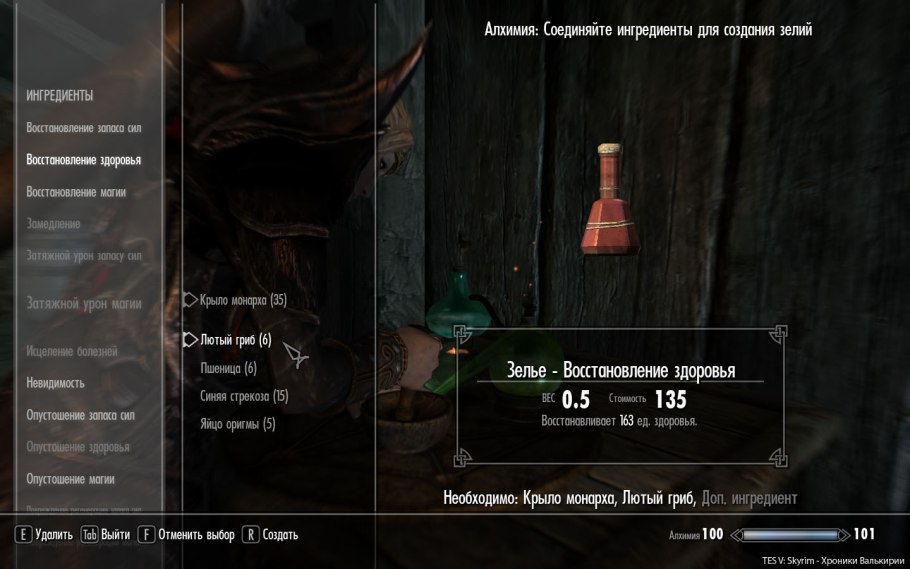Choose the Синяя стрекоза ingredient
The height and width of the screenshot is (569, 910).
tap(244, 396)
